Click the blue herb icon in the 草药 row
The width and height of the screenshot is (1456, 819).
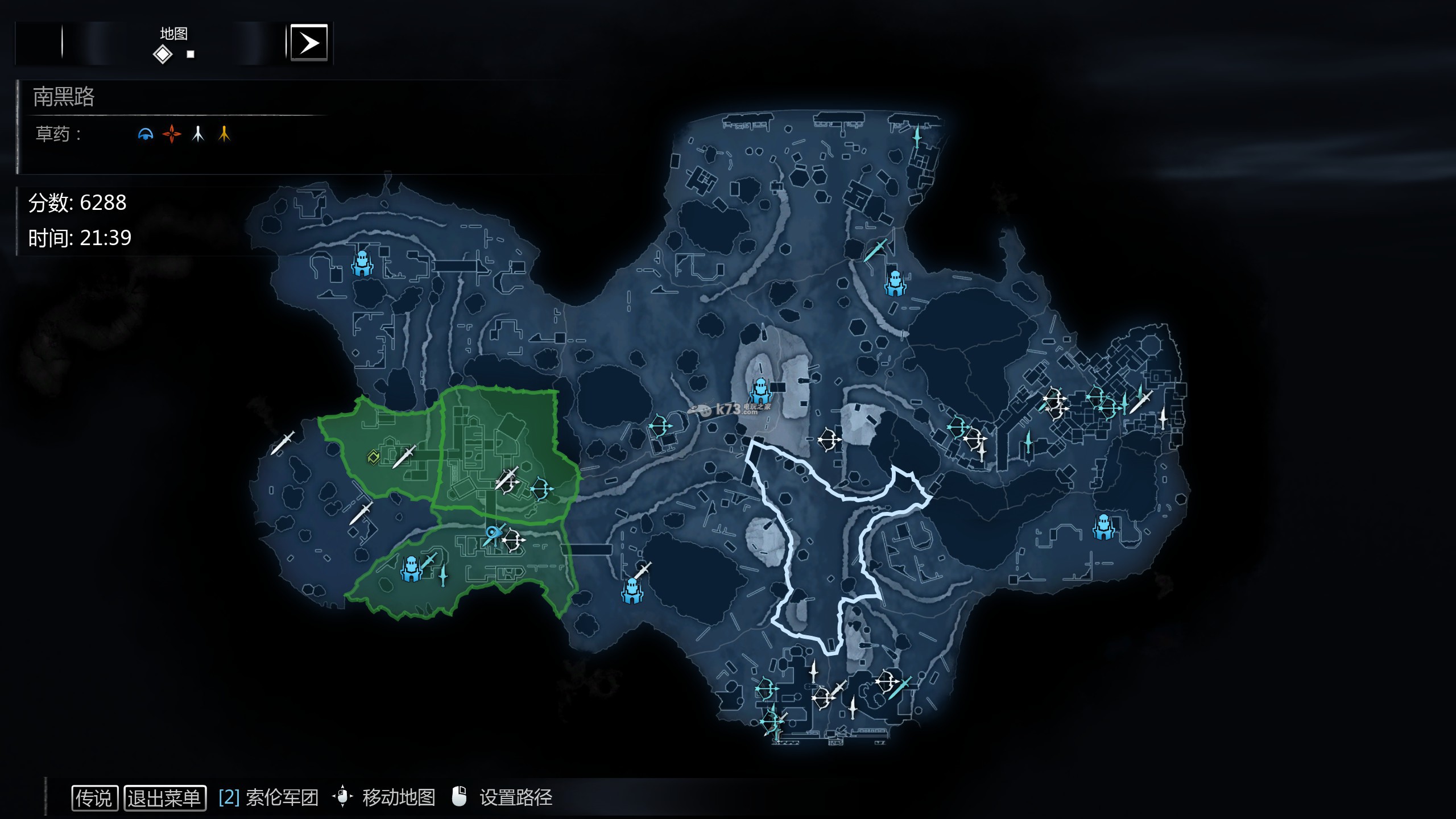point(146,134)
